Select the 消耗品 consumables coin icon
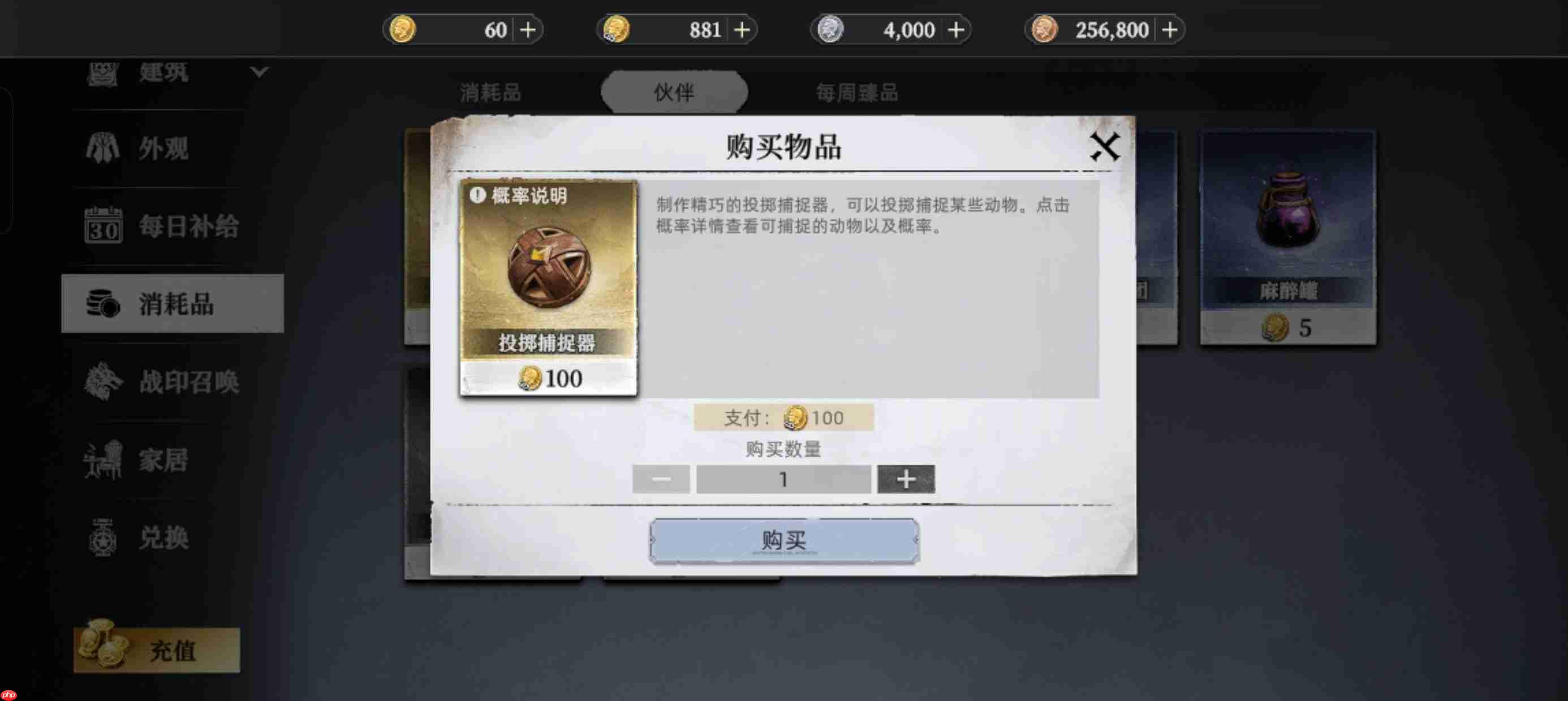The height and width of the screenshot is (701, 1568). 104,304
